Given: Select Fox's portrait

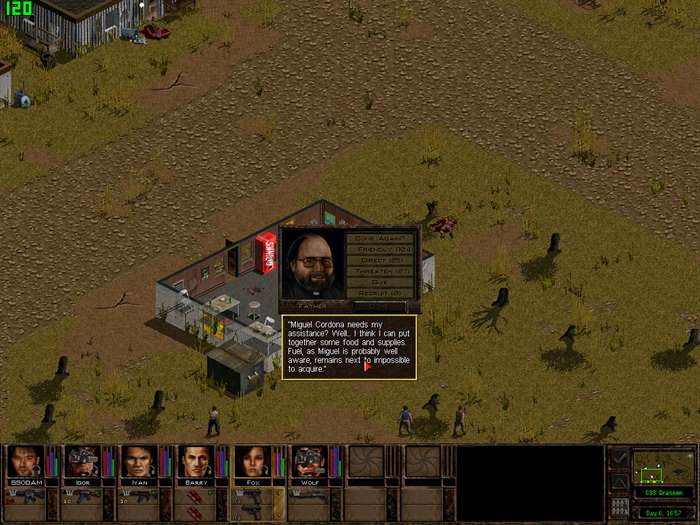Looking at the screenshot, I should pyautogui.click(x=252, y=461).
